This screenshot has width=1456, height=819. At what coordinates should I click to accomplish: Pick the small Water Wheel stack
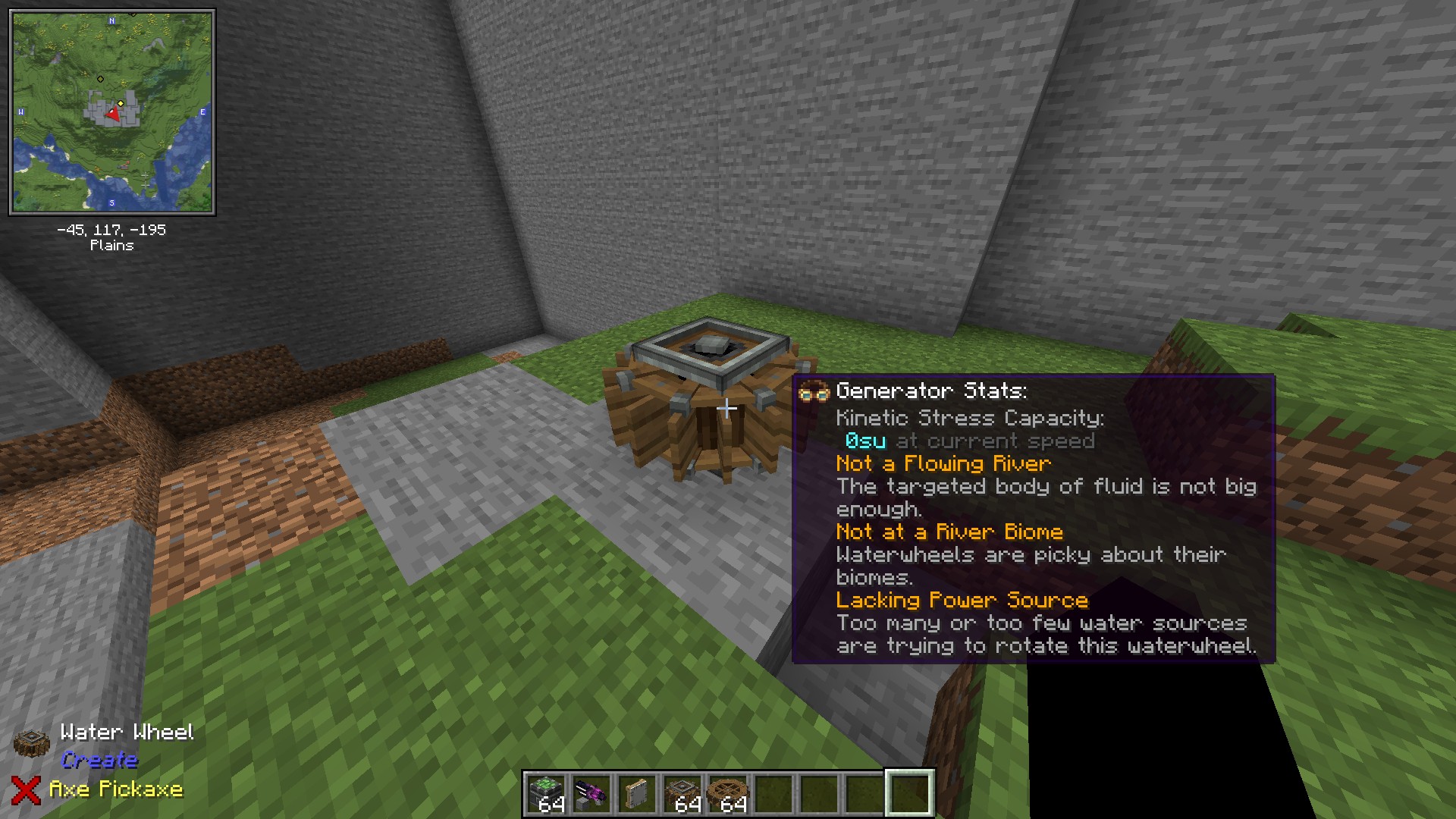[682, 793]
